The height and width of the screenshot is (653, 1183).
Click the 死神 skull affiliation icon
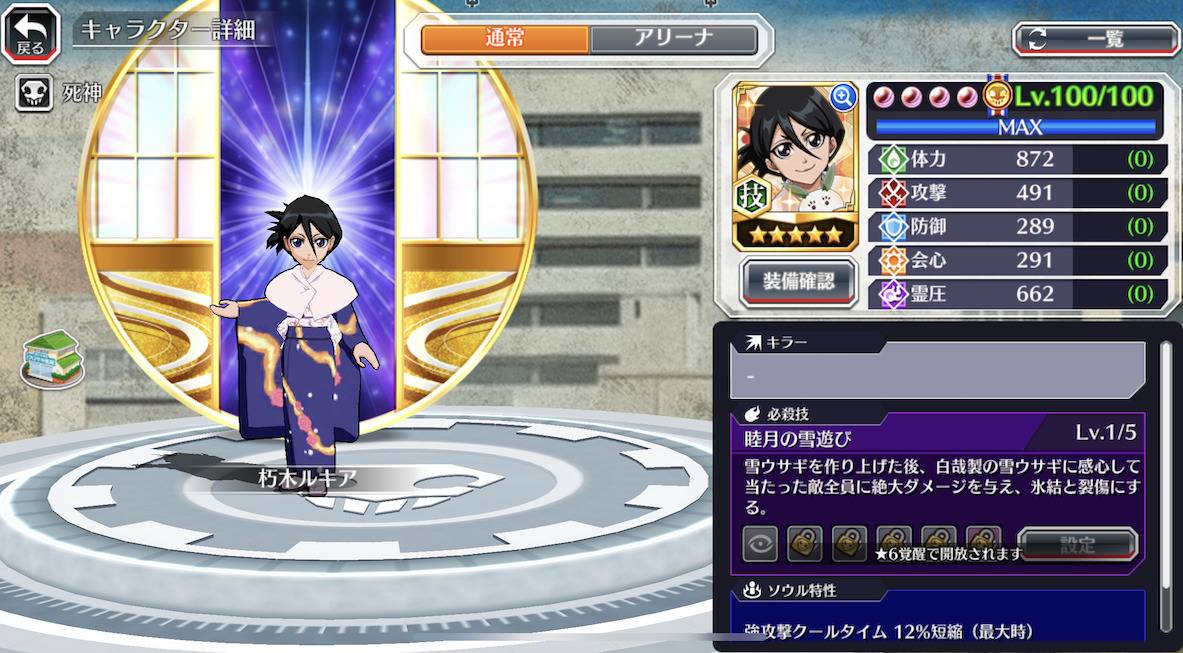pos(33,95)
